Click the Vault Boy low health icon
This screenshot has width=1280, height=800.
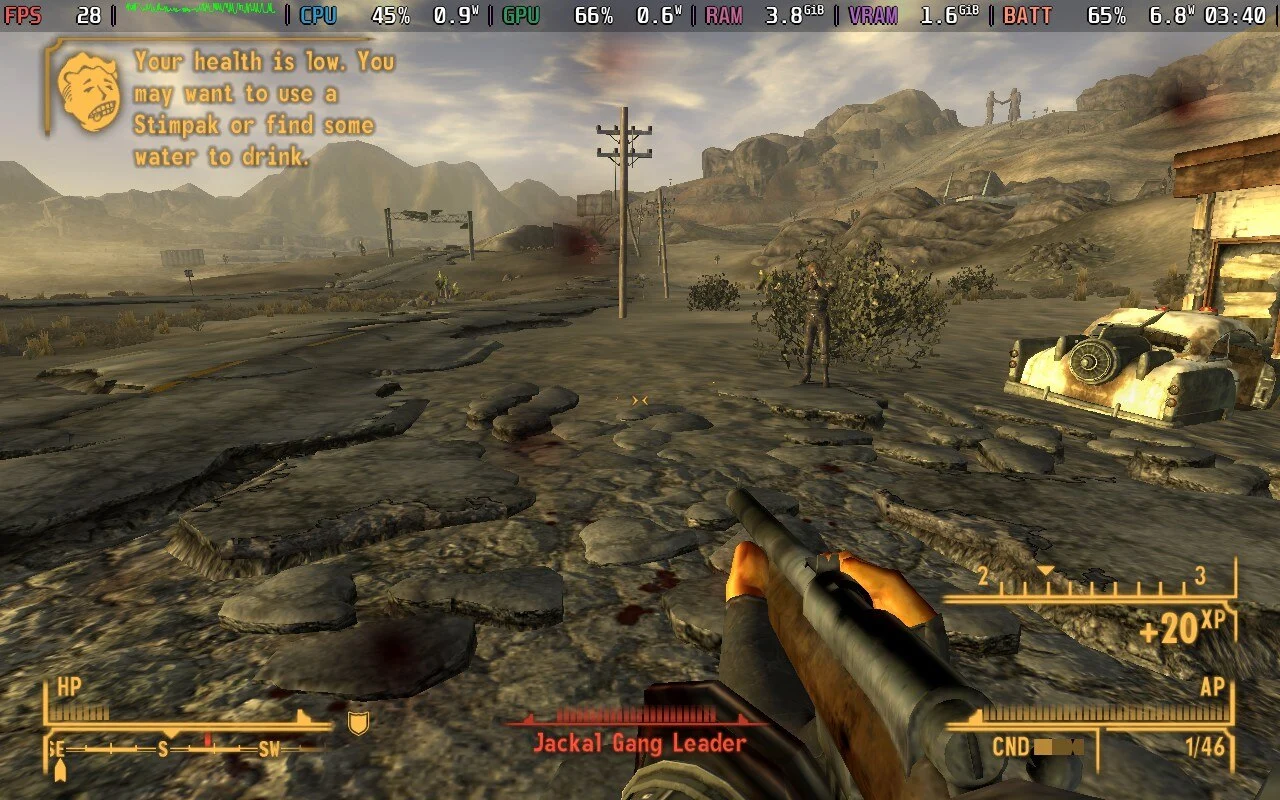[x=89, y=92]
